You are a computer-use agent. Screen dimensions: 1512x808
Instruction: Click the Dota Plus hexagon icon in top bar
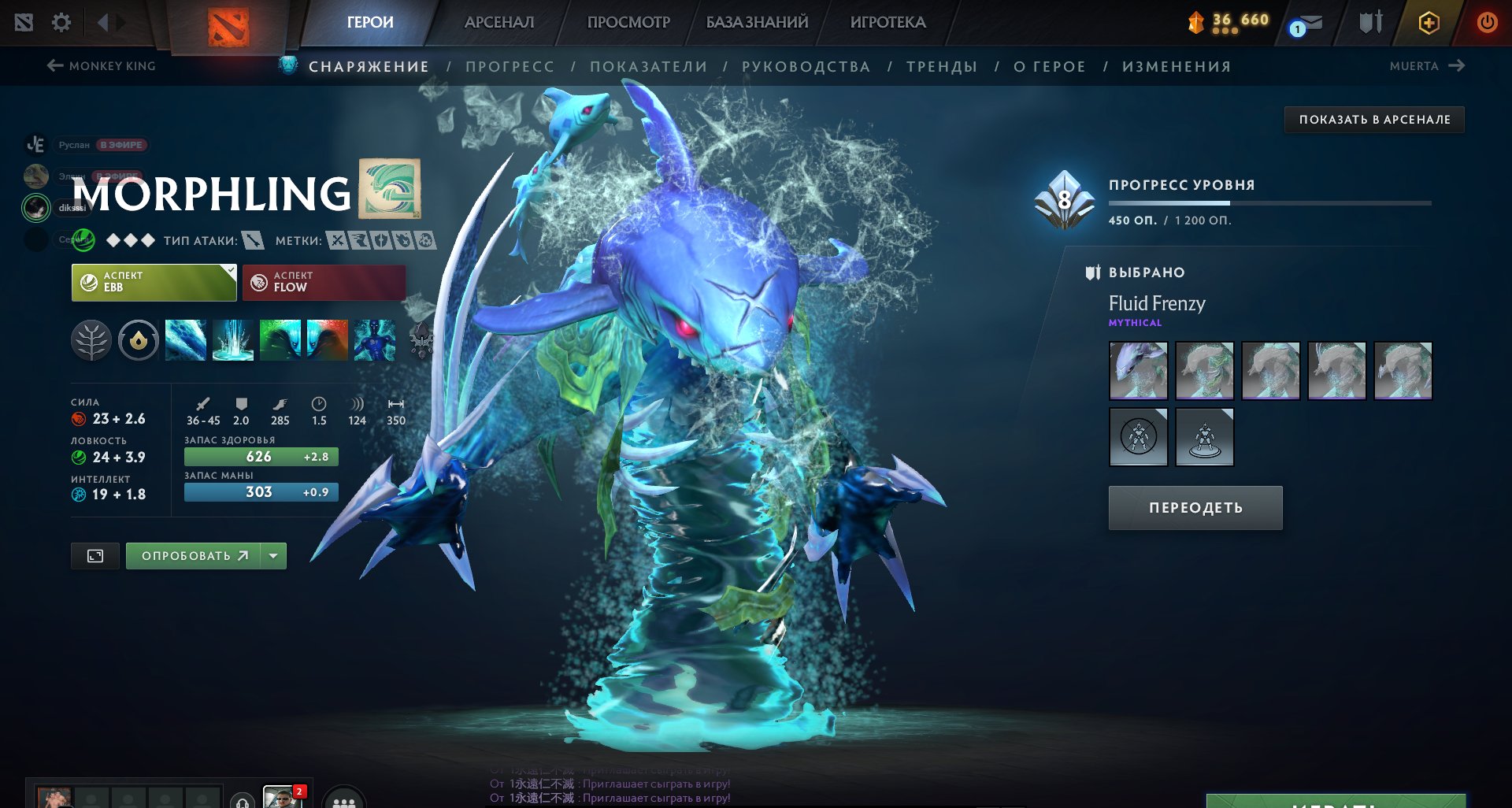(x=1428, y=24)
